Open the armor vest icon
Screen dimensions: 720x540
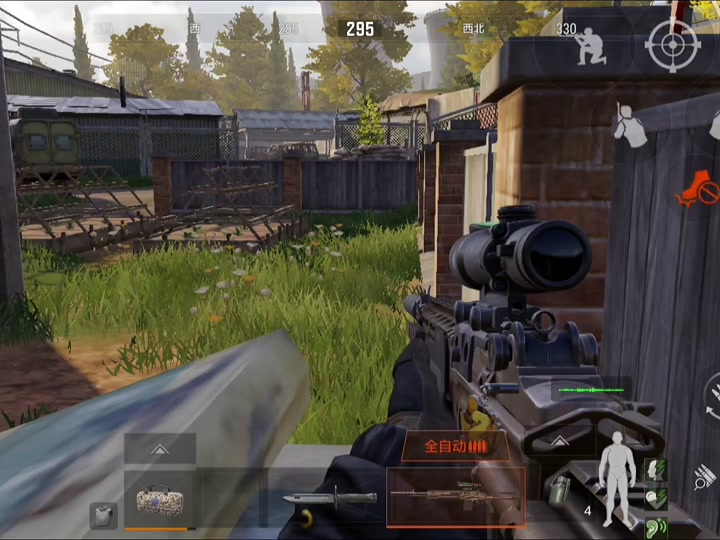[x=103, y=515]
